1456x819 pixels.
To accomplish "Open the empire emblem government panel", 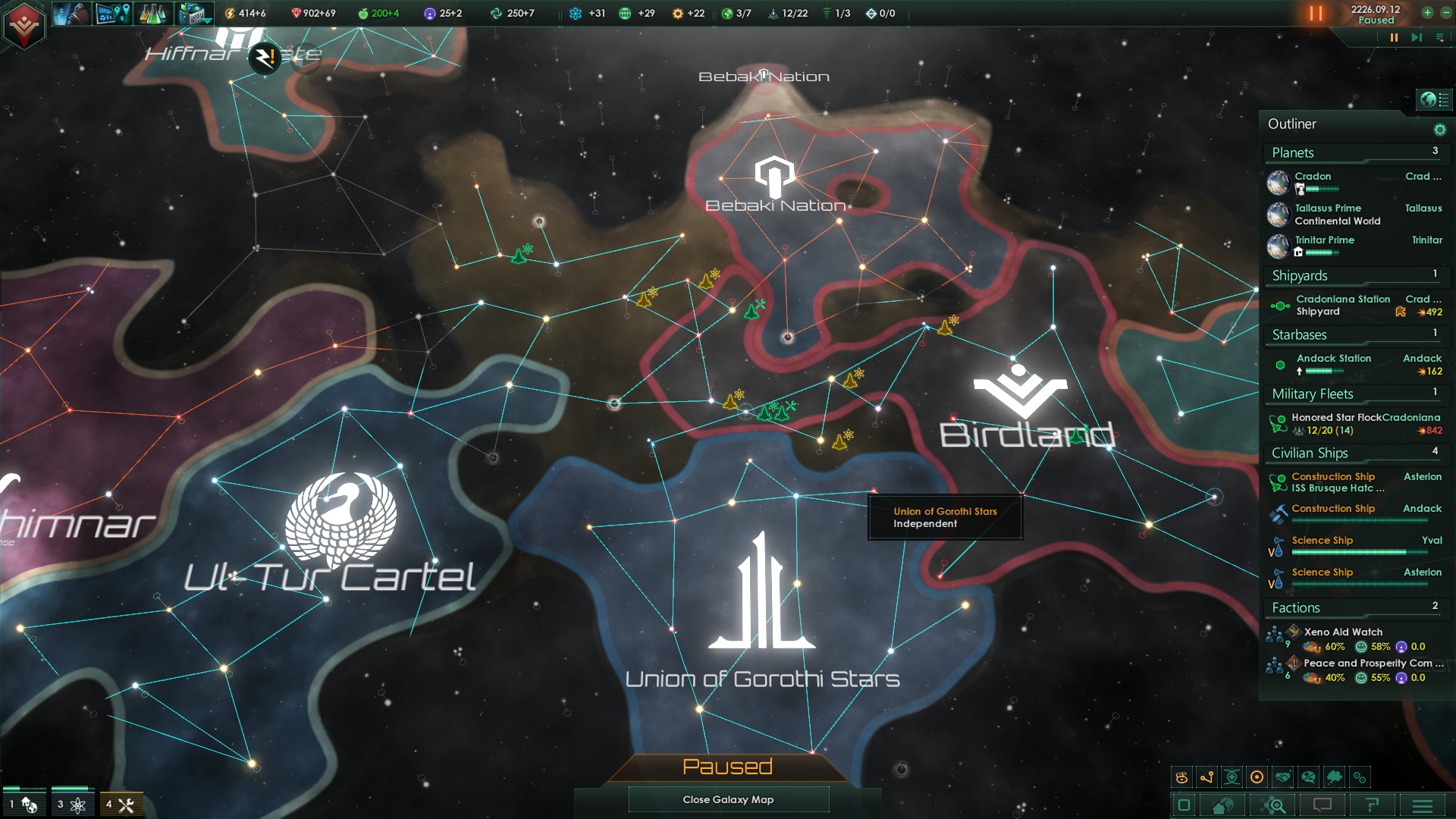I will click(x=24, y=25).
